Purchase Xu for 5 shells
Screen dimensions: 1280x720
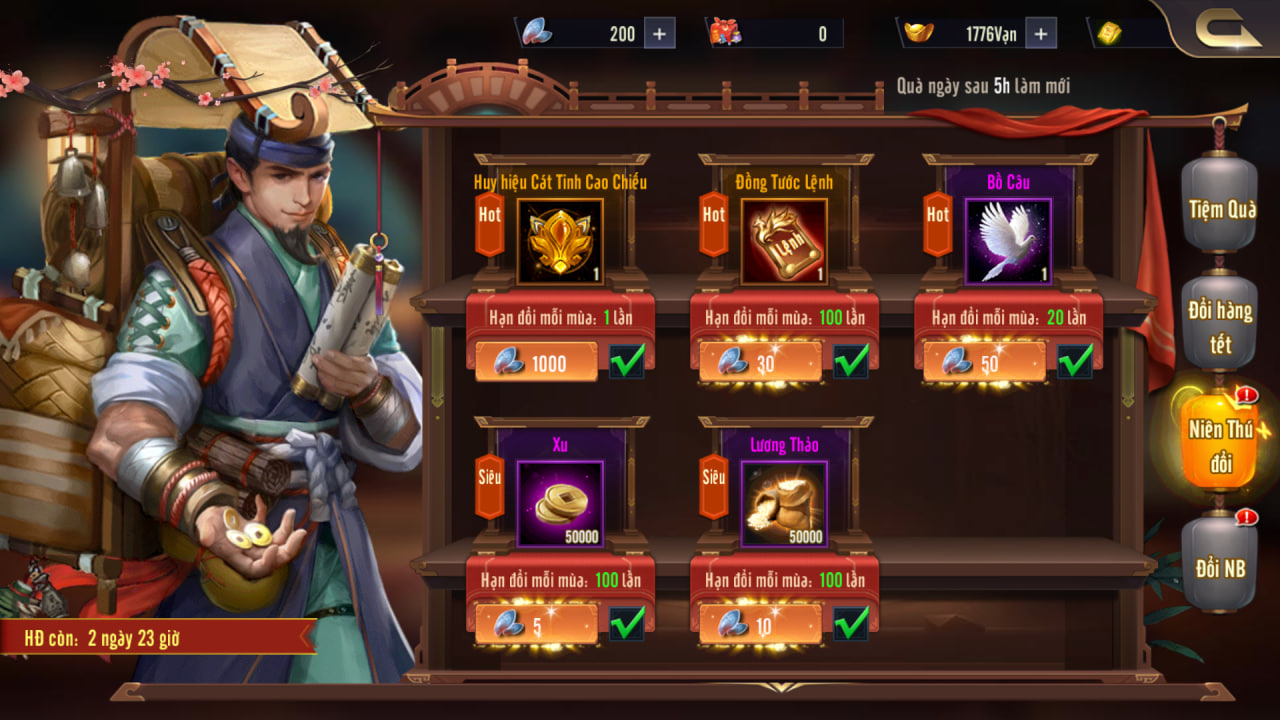point(536,626)
